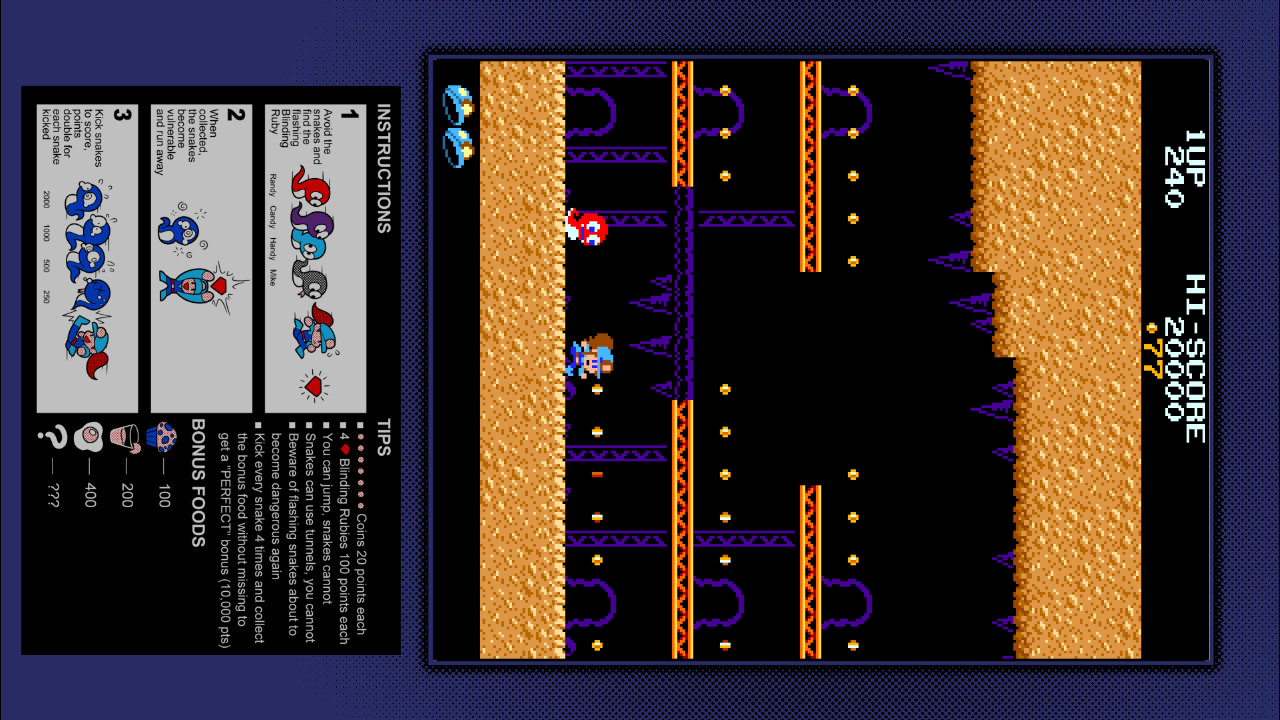Click the ruby icon beside the 77 counter

pyautogui.click(x=1151, y=328)
